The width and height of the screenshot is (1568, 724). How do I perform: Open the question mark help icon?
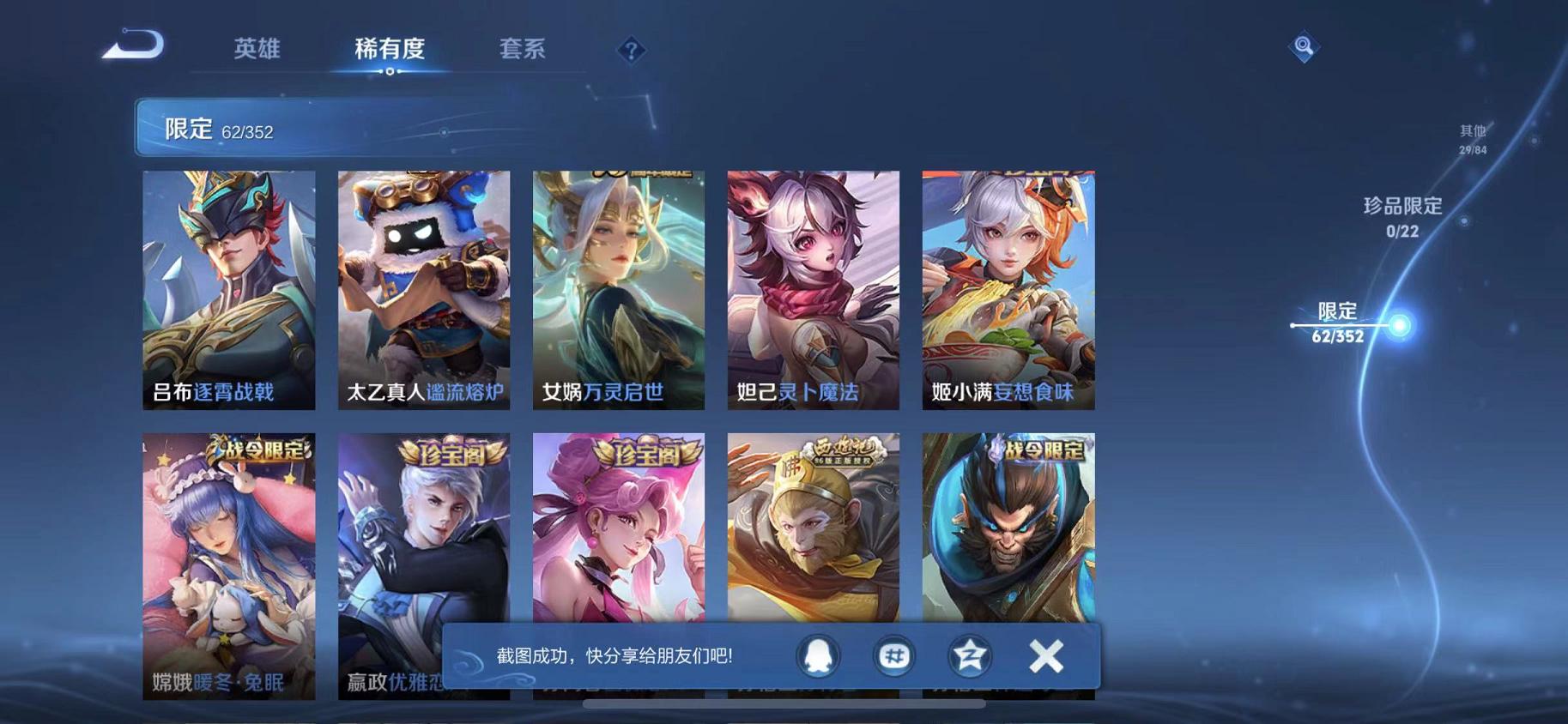[x=630, y=51]
